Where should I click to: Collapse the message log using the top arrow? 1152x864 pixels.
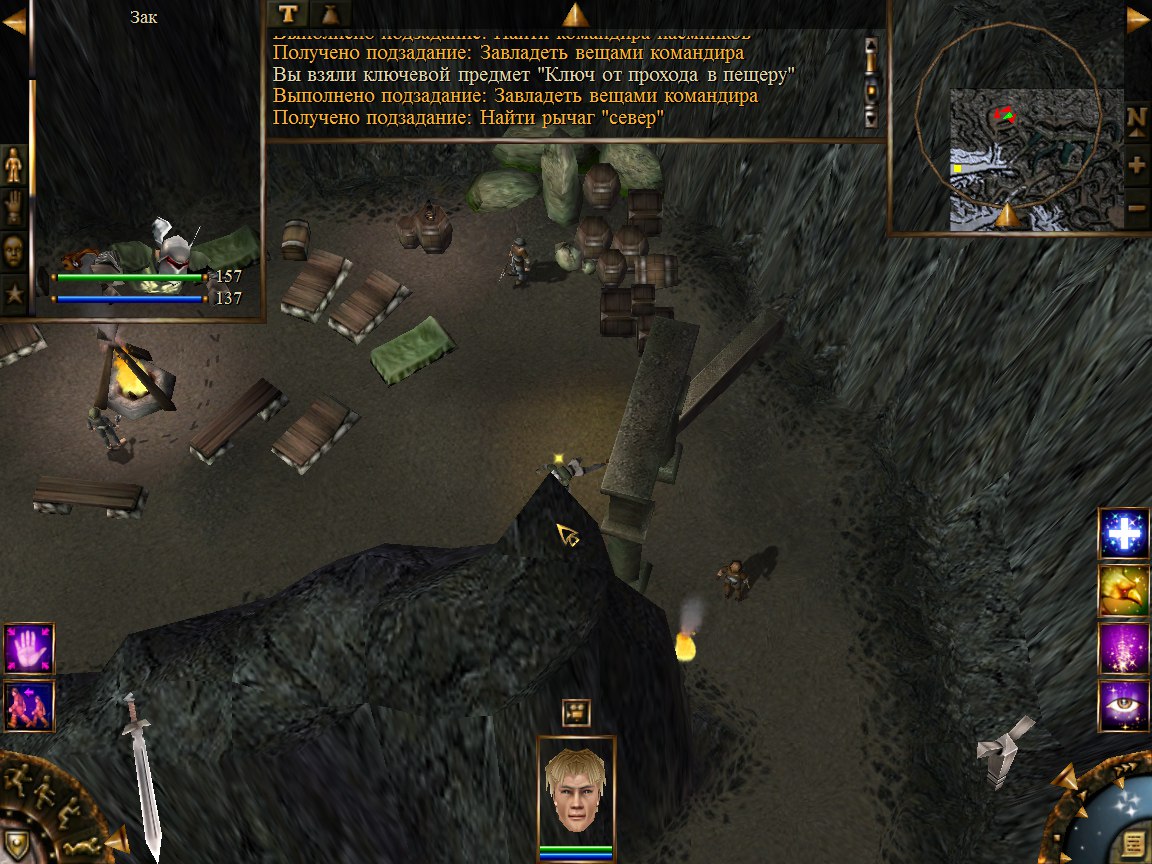pos(575,14)
